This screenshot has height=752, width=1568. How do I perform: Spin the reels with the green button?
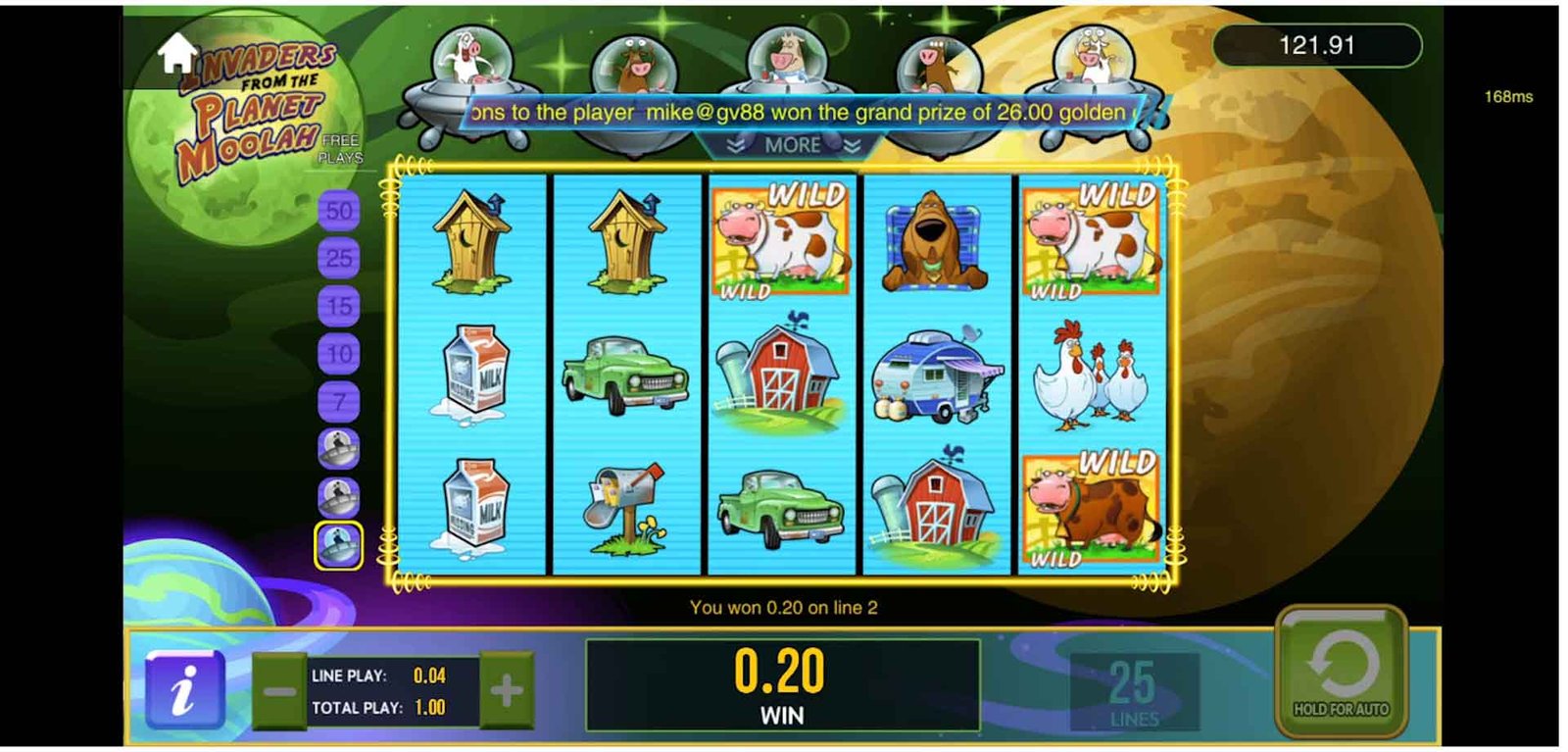(x=1341, y=673)
